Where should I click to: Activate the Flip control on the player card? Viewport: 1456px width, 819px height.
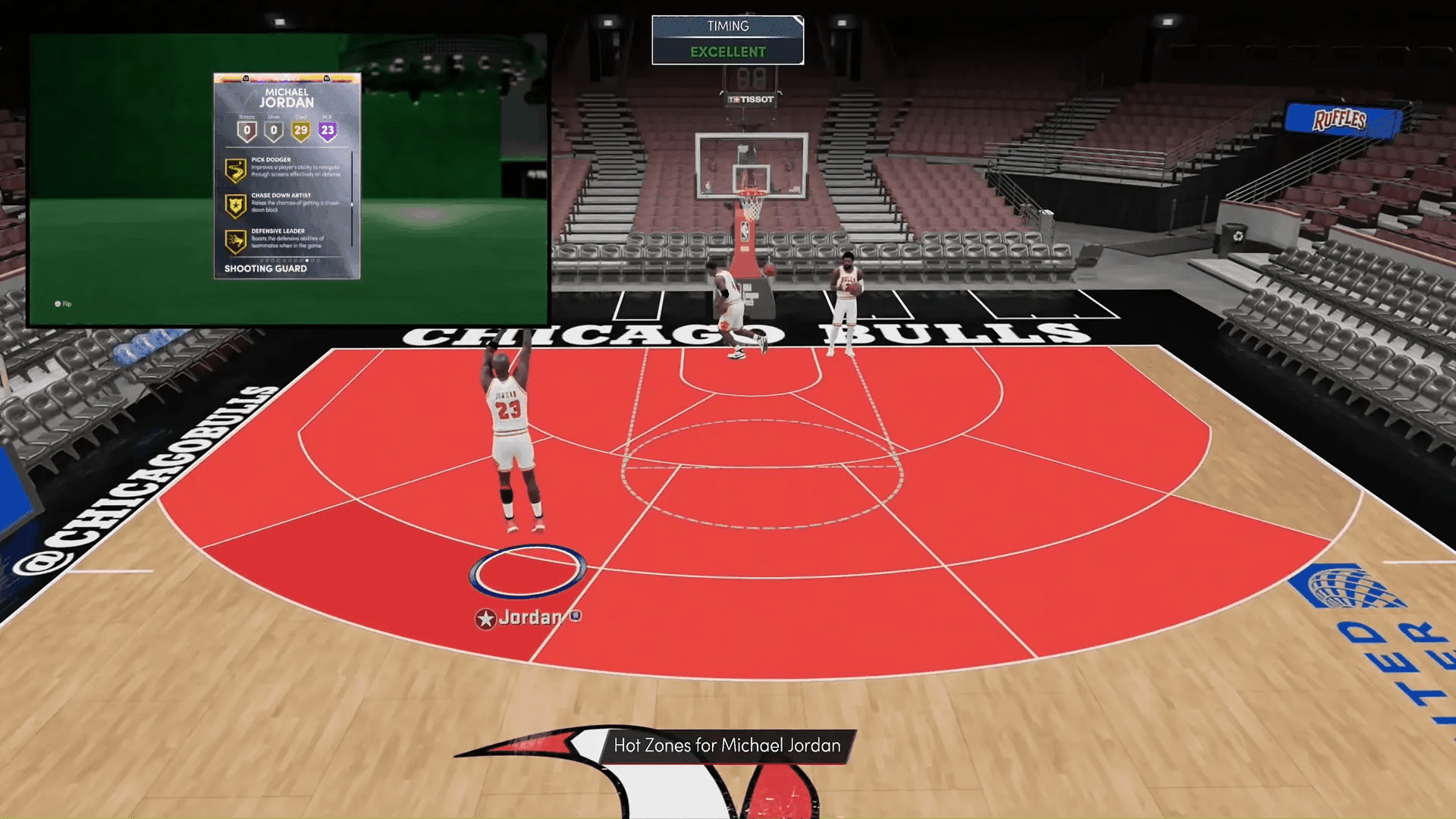point(64,303)
